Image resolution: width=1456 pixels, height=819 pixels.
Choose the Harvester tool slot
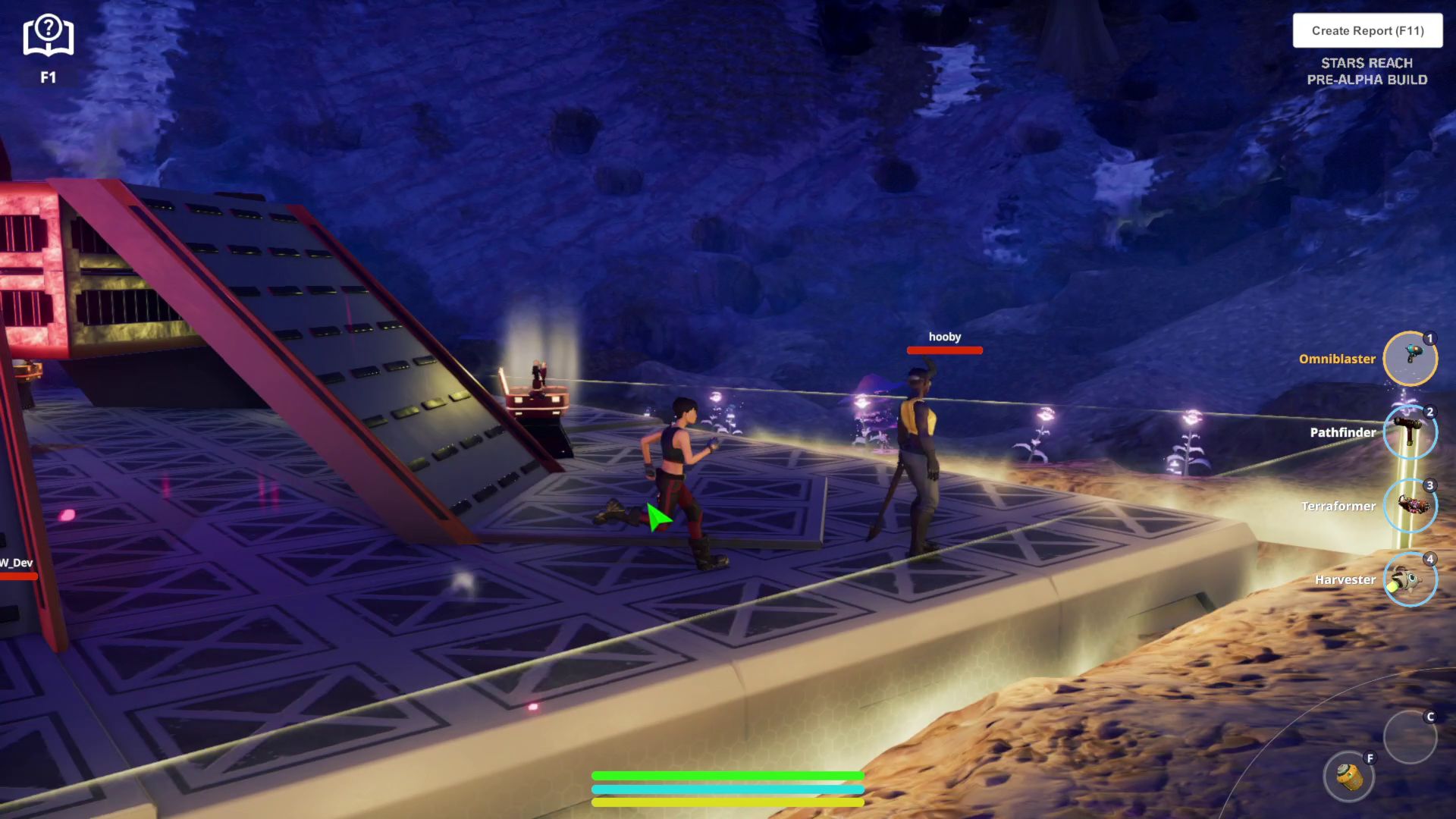1410,580
